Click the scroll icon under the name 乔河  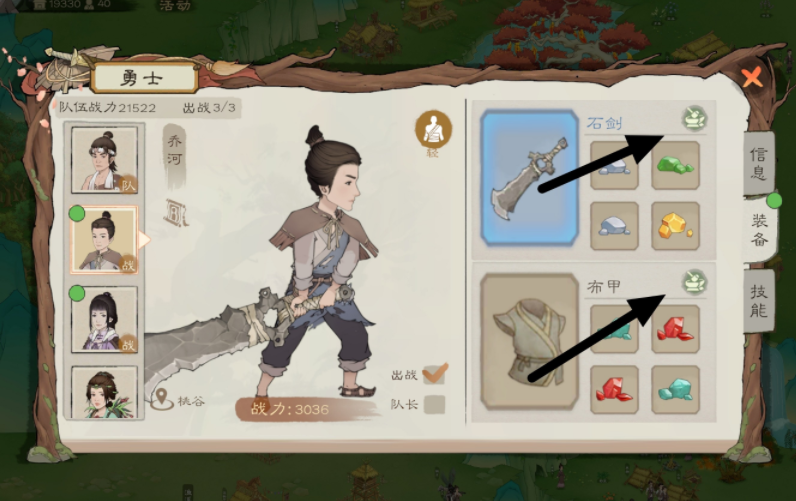[175, 211]
